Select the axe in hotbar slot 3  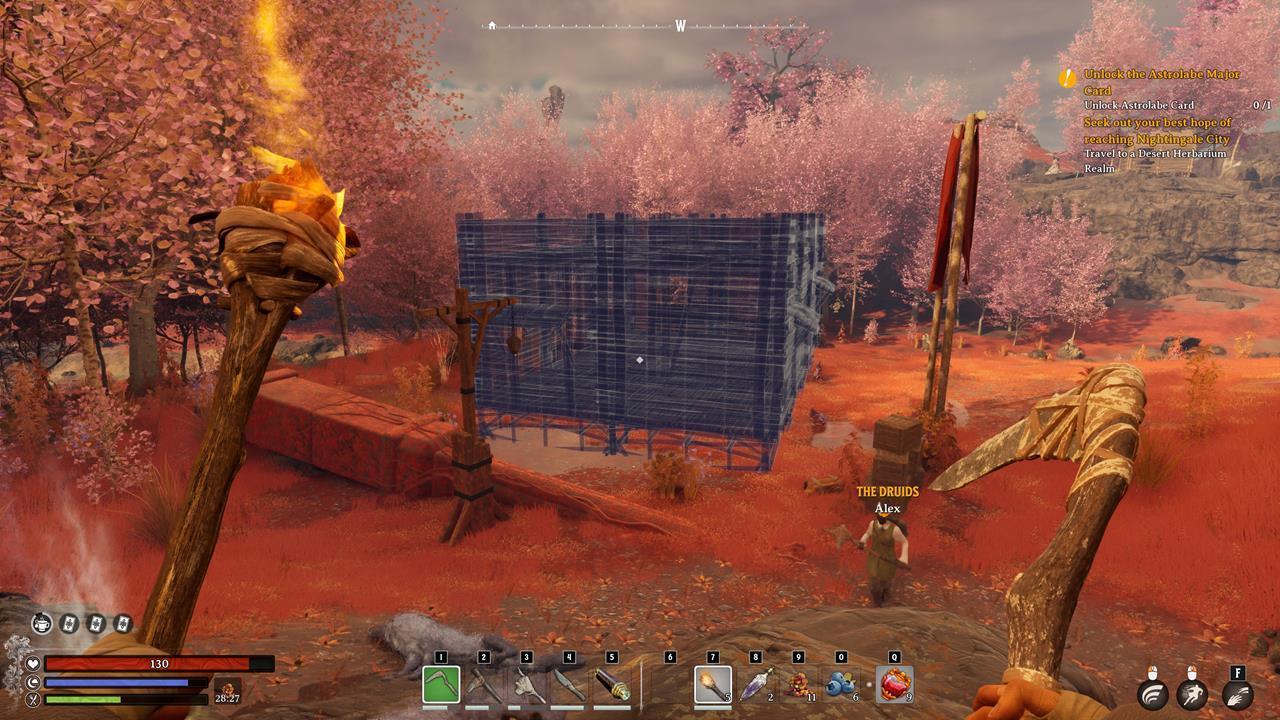(528, 684)
